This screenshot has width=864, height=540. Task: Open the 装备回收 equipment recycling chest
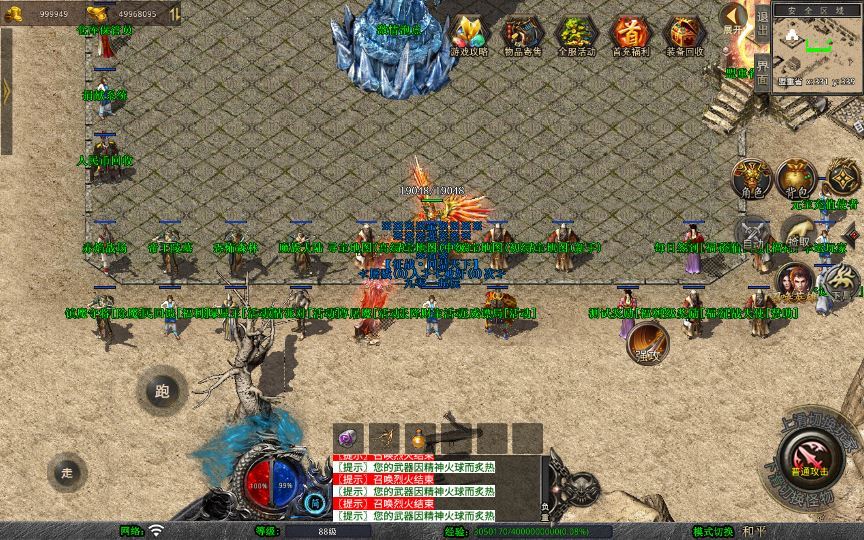click(x=685, y=36)
